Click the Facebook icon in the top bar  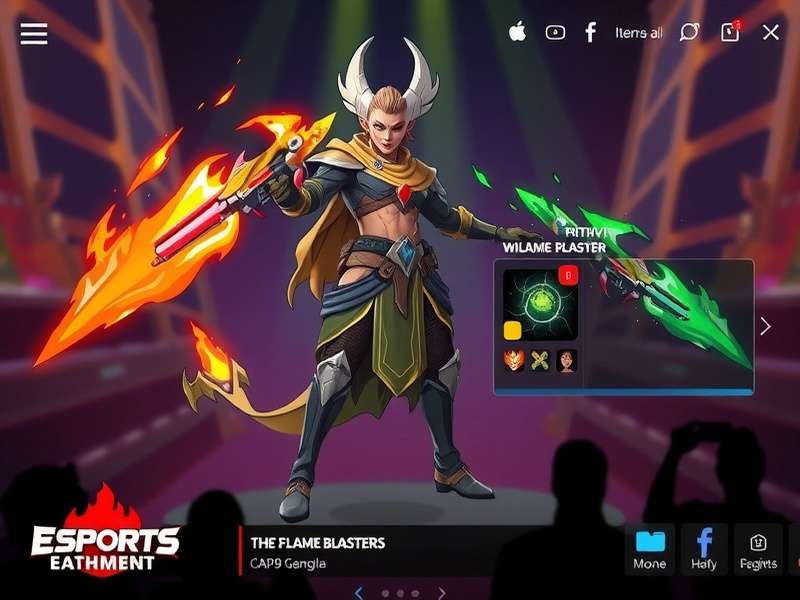click(x=591, y=32)
